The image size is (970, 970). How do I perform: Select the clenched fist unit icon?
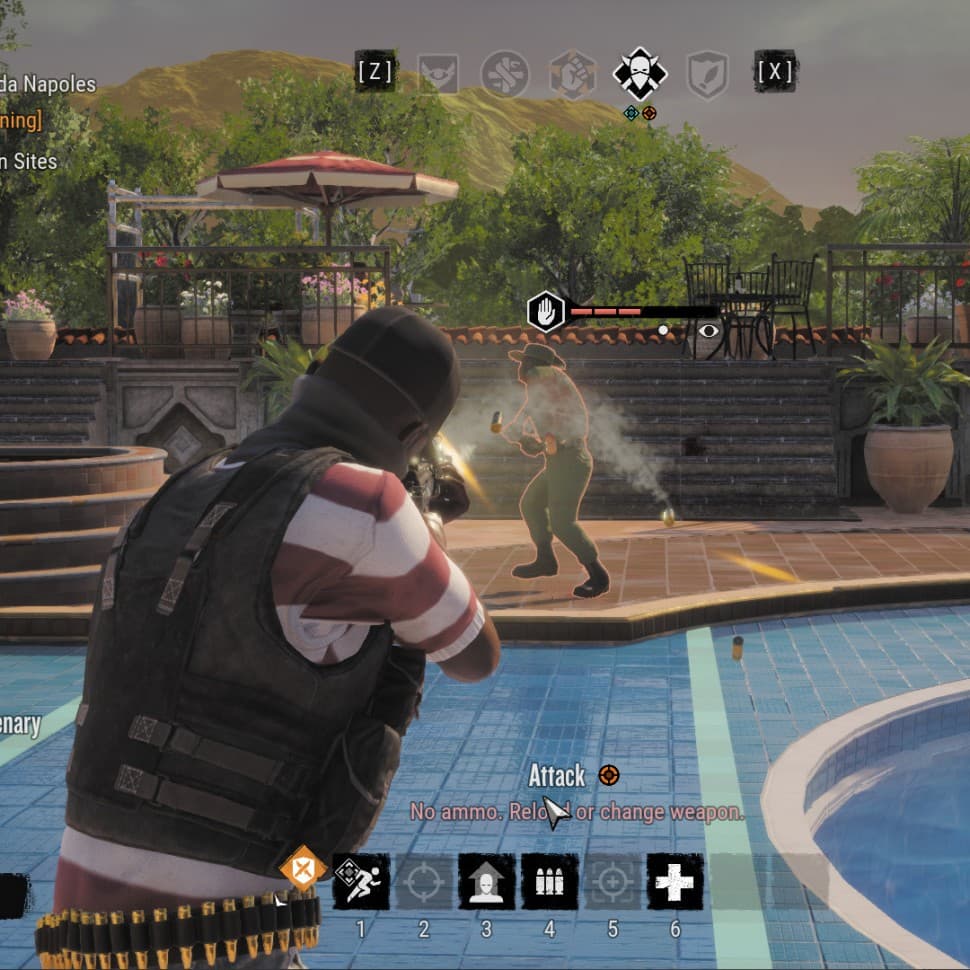(573, 74)
